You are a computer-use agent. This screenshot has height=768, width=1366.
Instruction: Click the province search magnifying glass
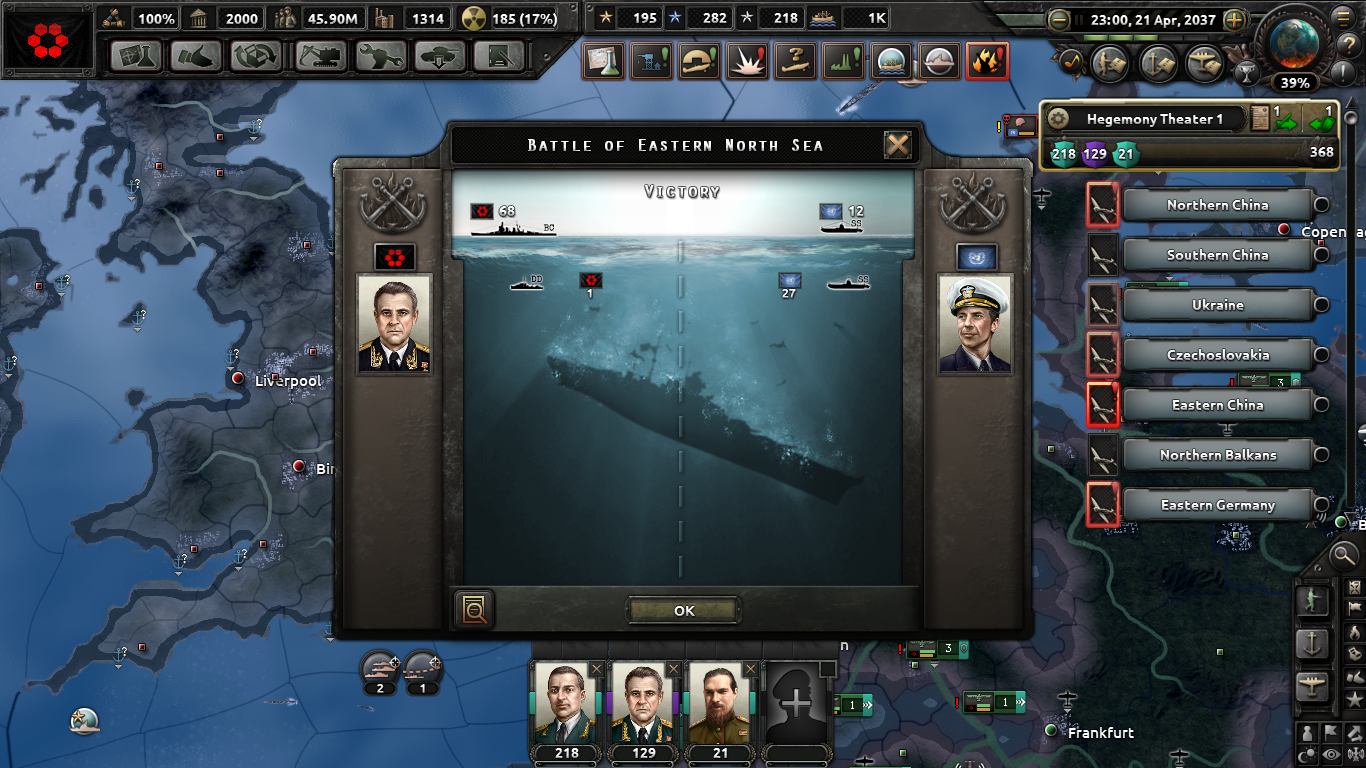[1345, 555]
